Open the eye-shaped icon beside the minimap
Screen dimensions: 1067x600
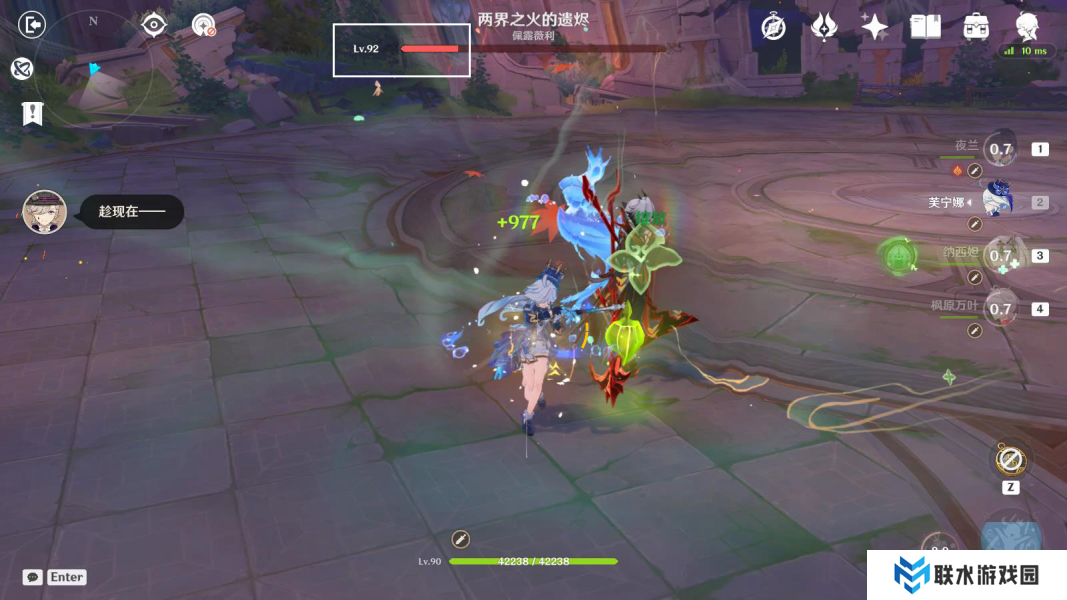[153, 24]
